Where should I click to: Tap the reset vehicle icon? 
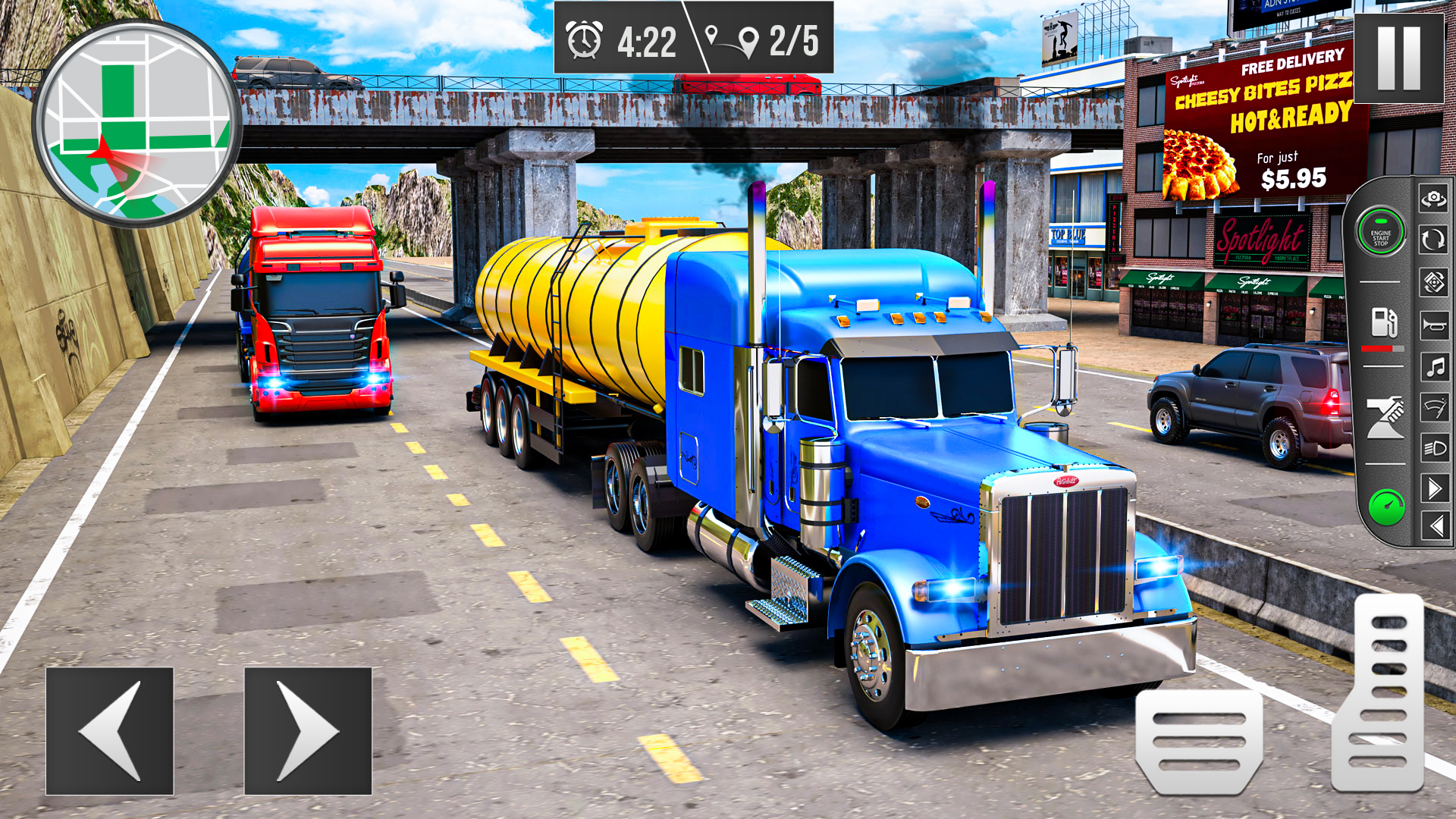tap(1433, 238)
